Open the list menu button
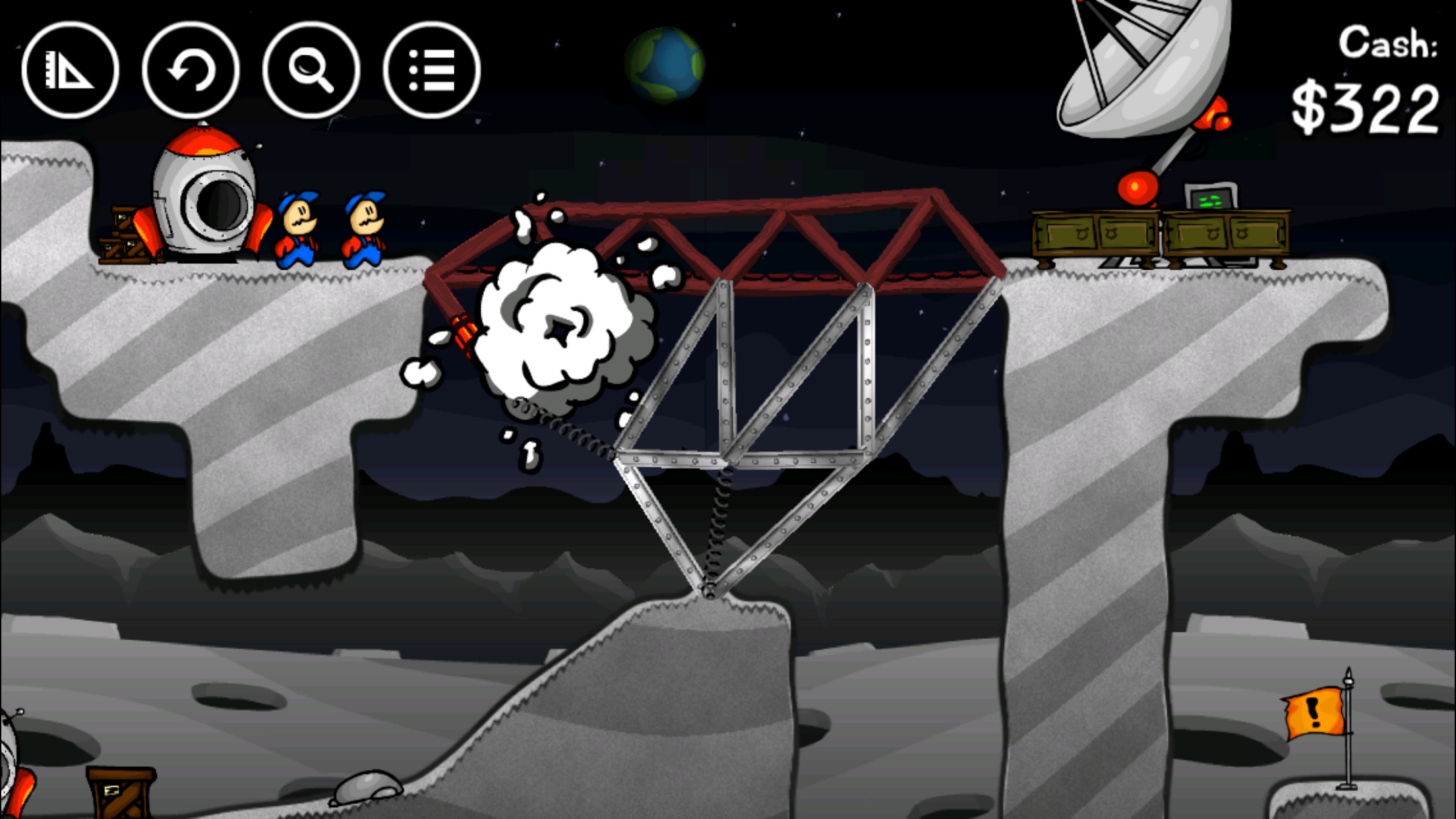Screen dimensions: 1456x819 point(432,70)
